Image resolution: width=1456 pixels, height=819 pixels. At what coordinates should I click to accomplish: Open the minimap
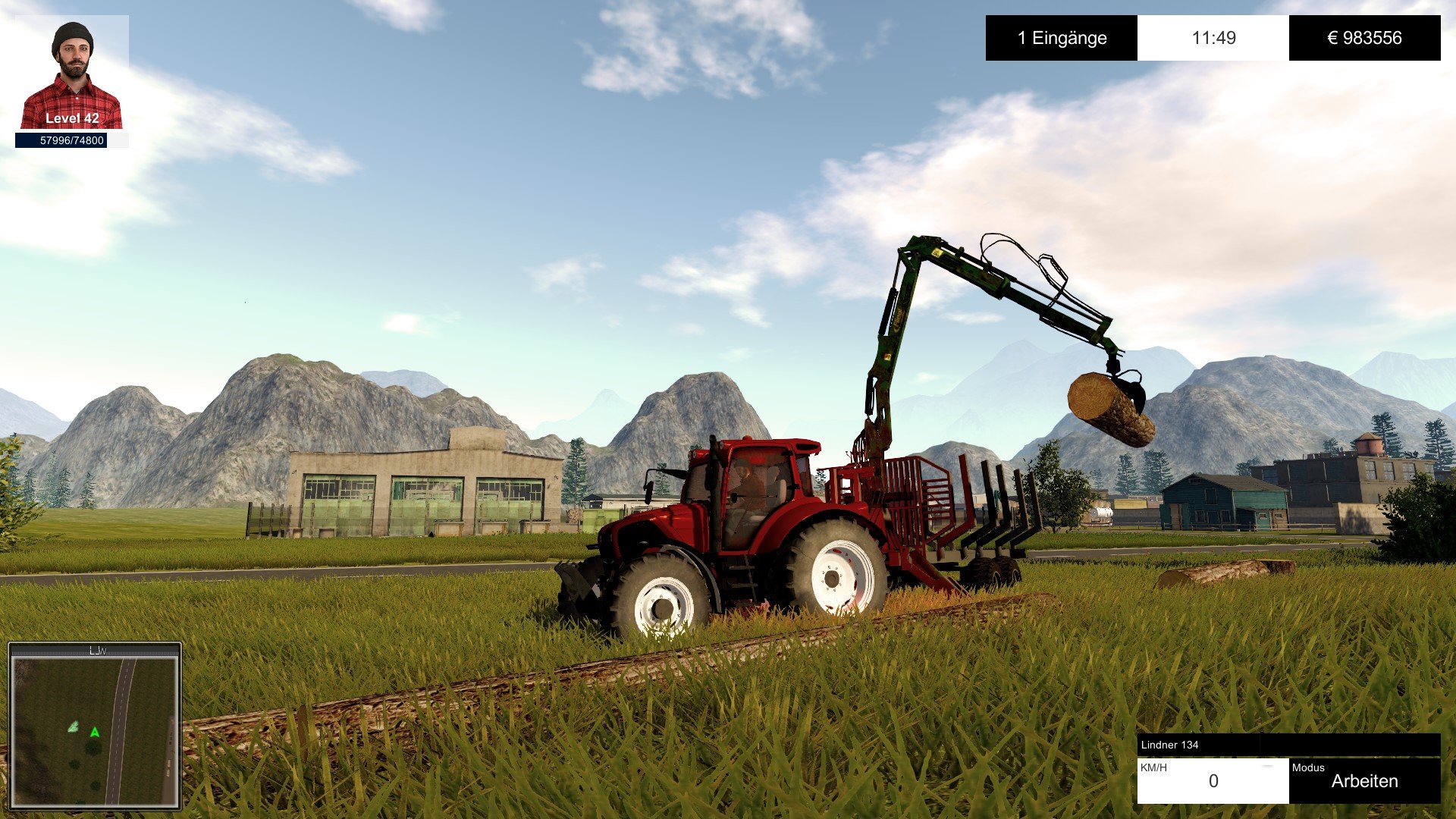pos(95,728)
